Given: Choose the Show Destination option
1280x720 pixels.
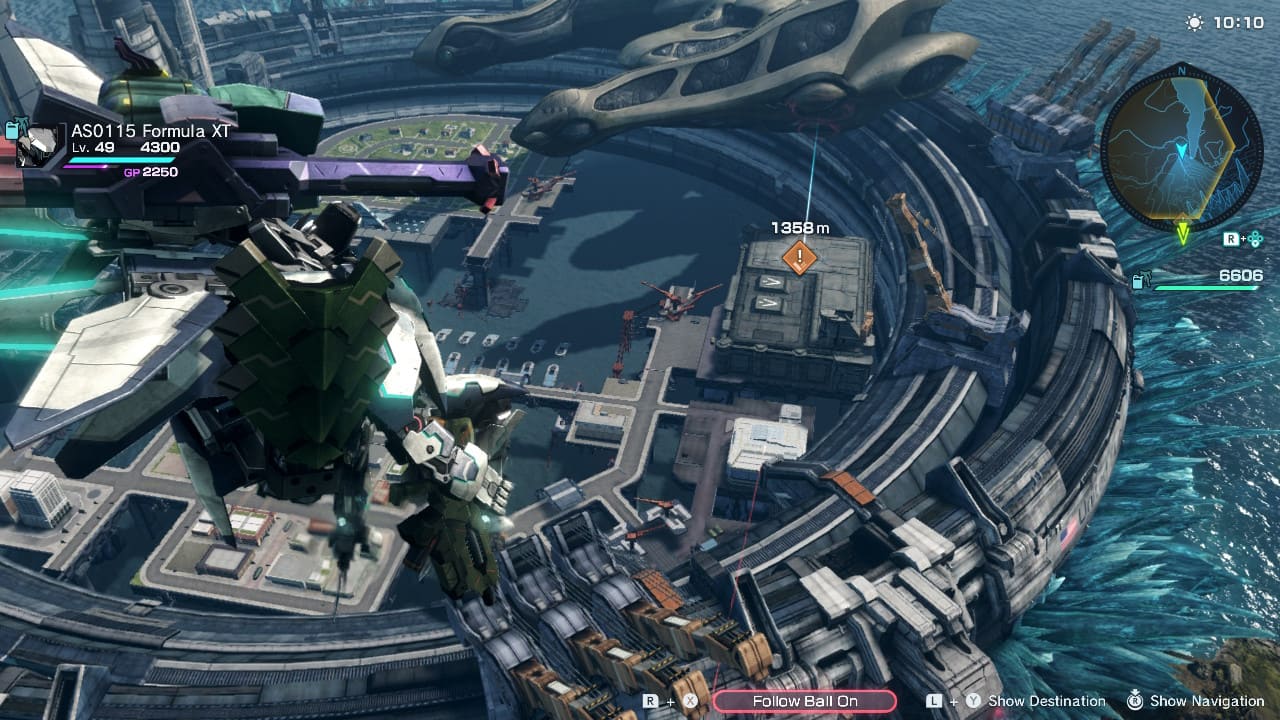Looking at the screenshot, I should point(1046,701).
